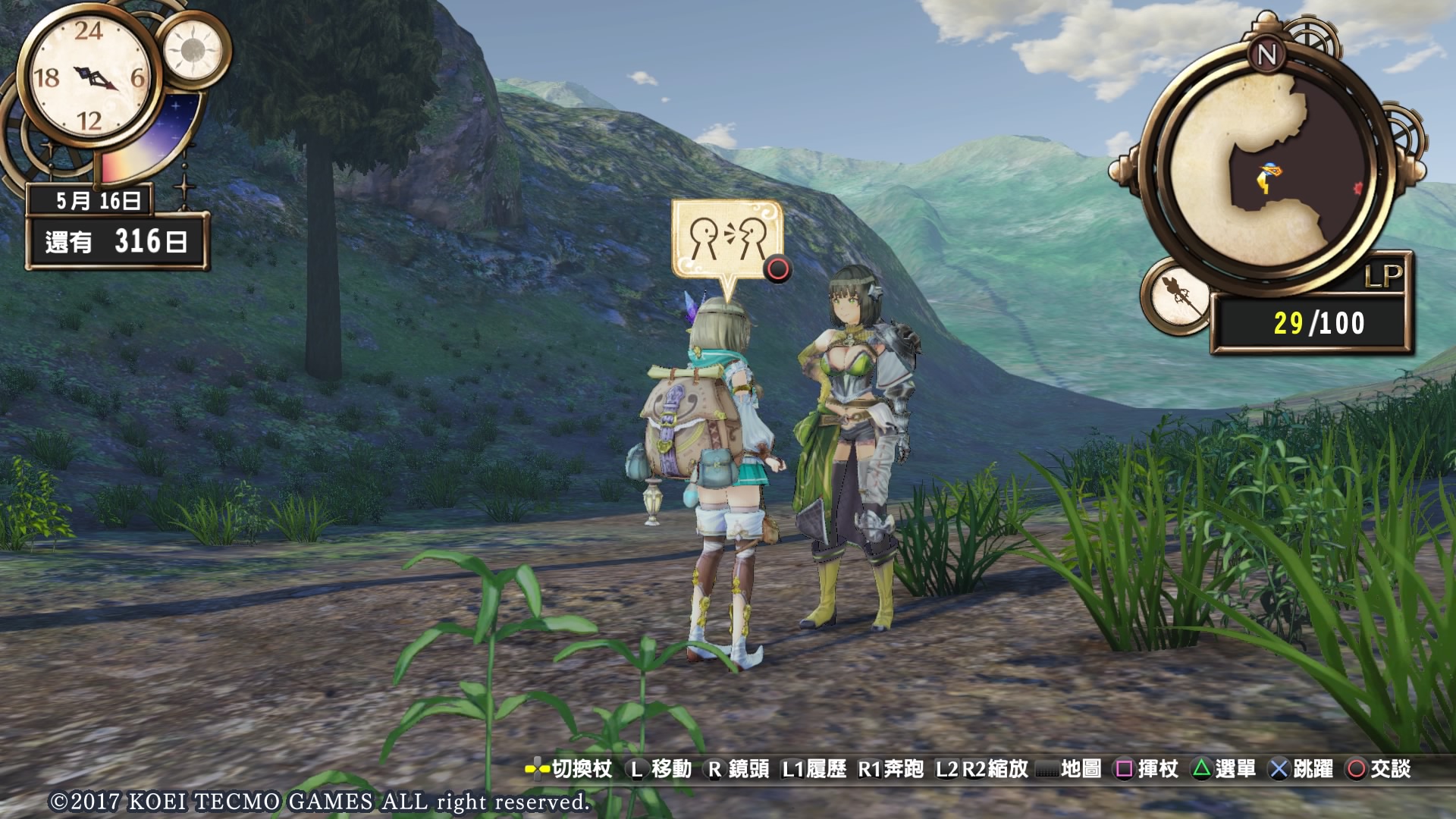Click the analog clock dial
1456x819 pixels.
(89, 77)
